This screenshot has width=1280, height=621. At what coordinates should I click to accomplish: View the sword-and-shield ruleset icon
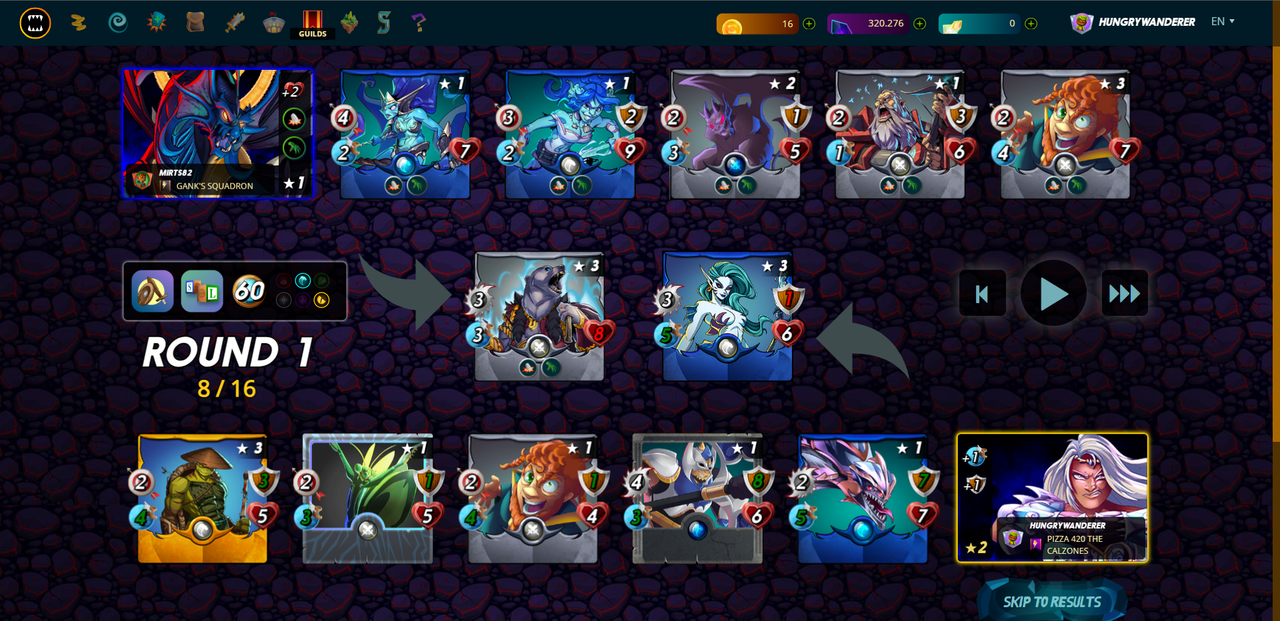pyautogui.click(x=153, y=291)
